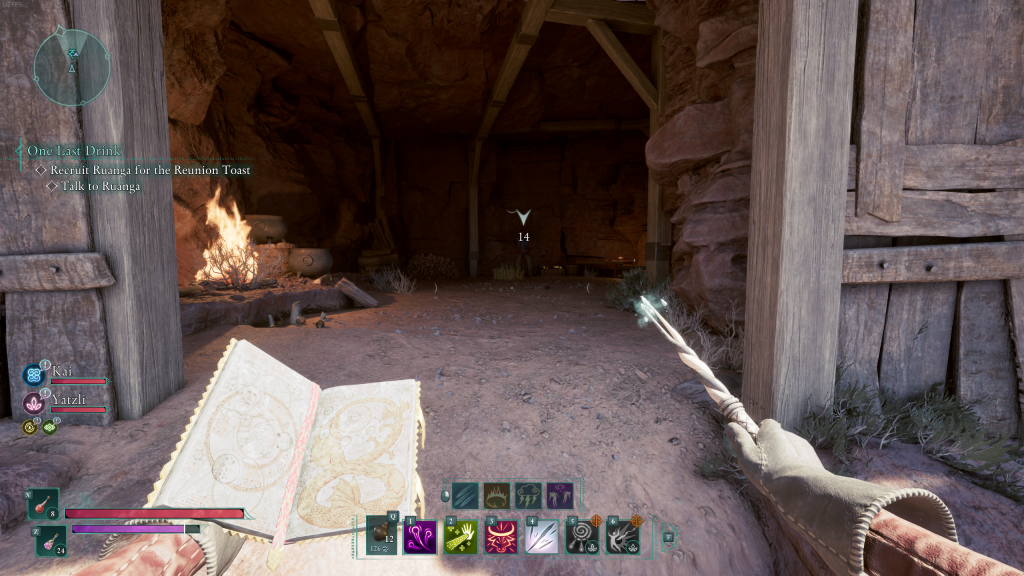The image size is (1024, 576).
Task: Cast the storm cloud lightning grimoire spell
Action: (x=528, y=495)
